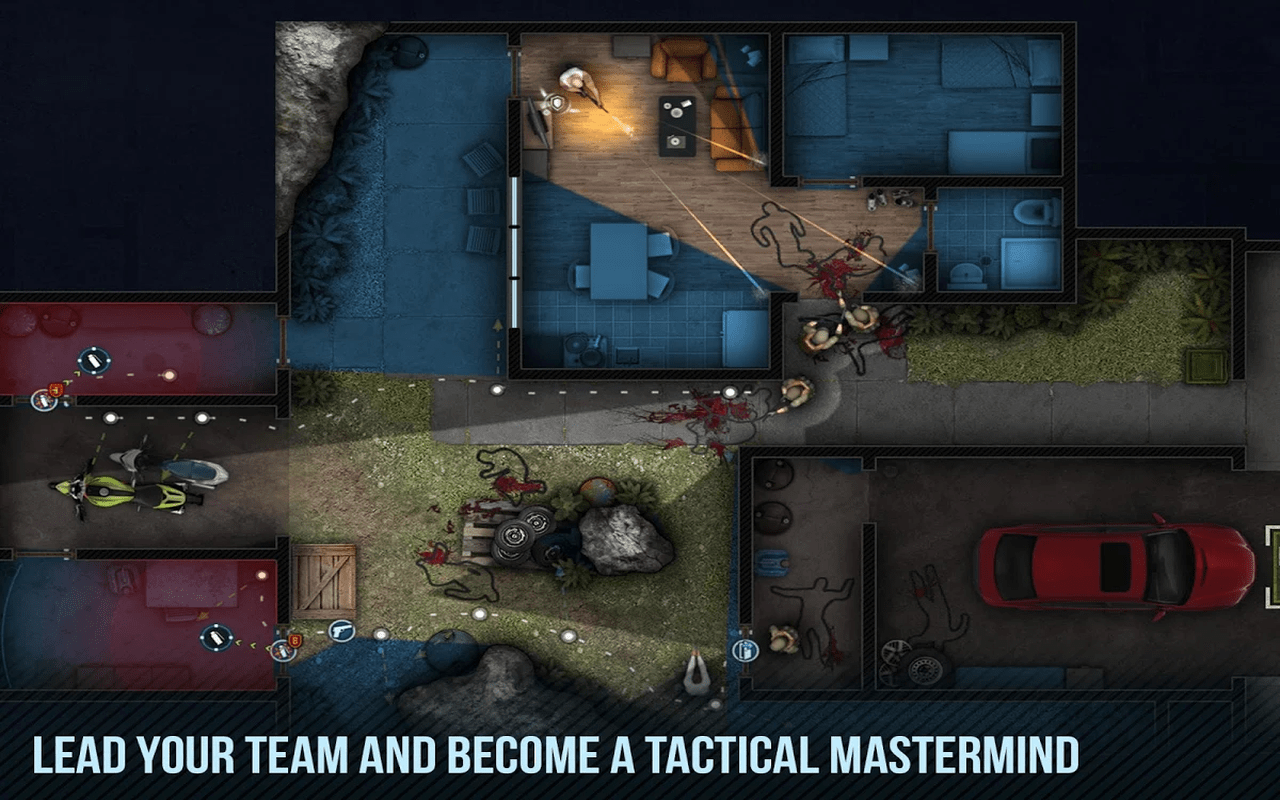Select the flashbang icon in the upper-left red room
Screen dimensions: 1280x800
(94, 360)
